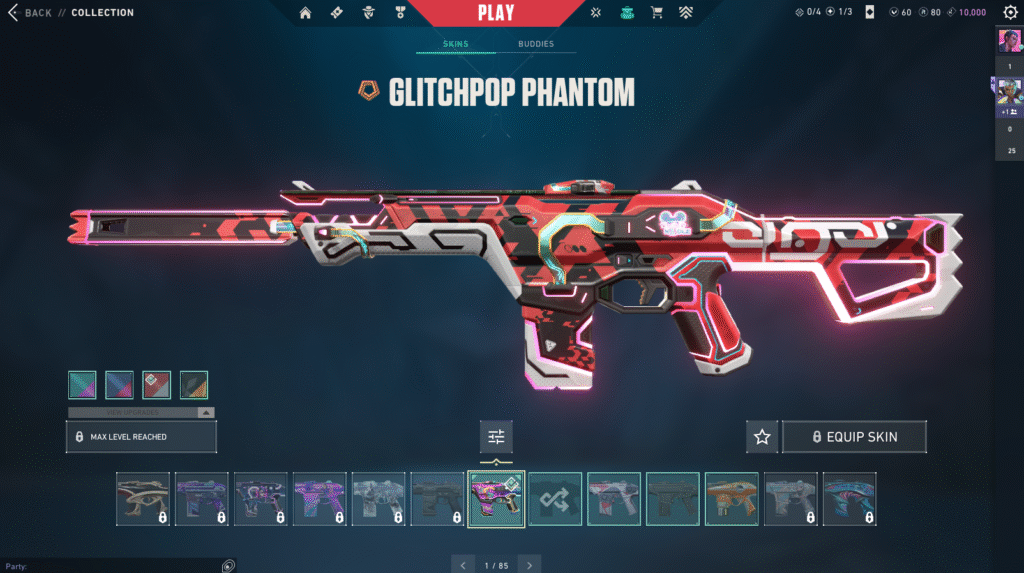Click the top party member portrait
The width and height of the screenshot is (1024, 573).
coord(1007,41)
